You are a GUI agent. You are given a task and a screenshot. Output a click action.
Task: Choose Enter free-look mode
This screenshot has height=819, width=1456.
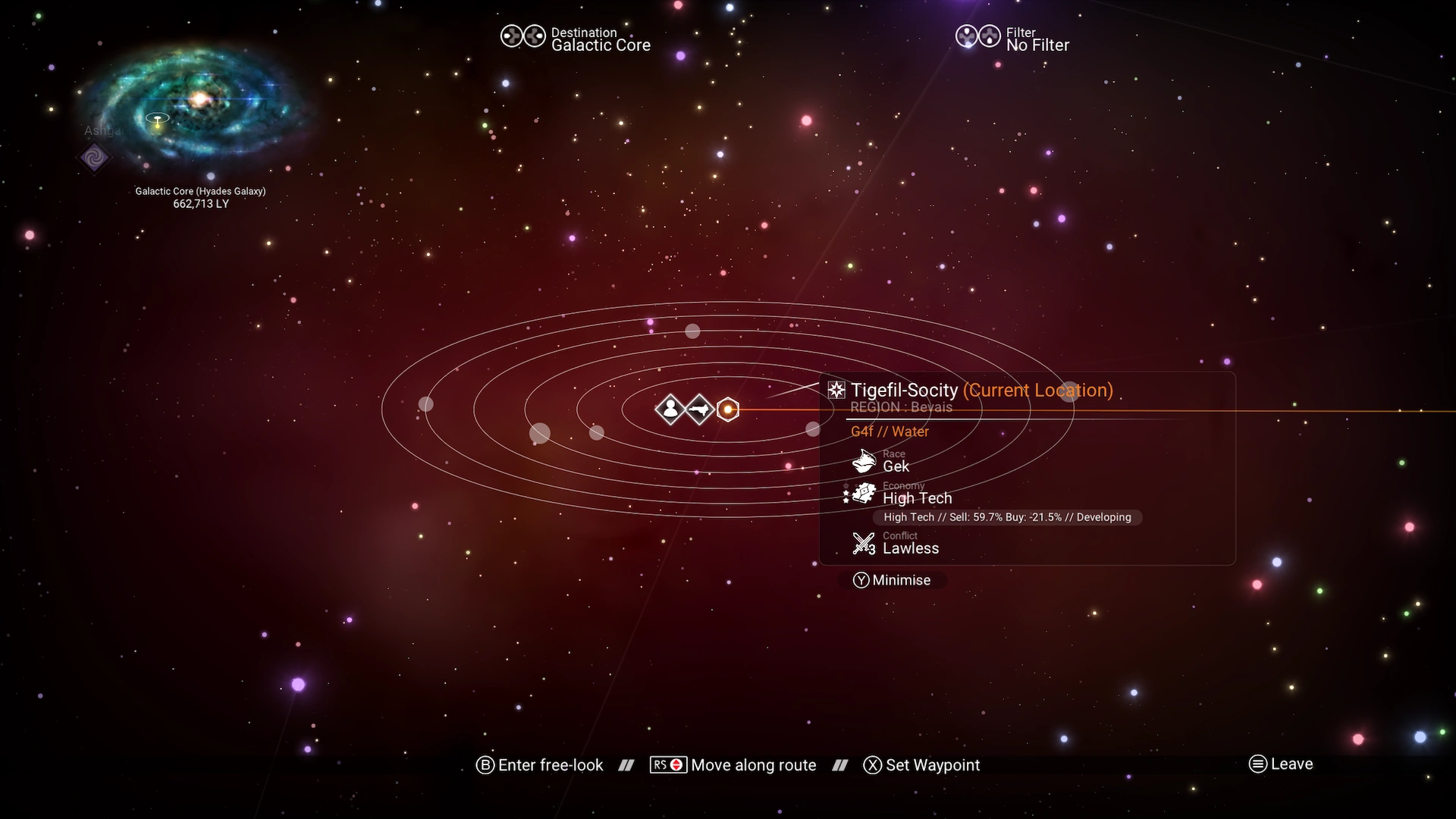click(x=540, y=765)
